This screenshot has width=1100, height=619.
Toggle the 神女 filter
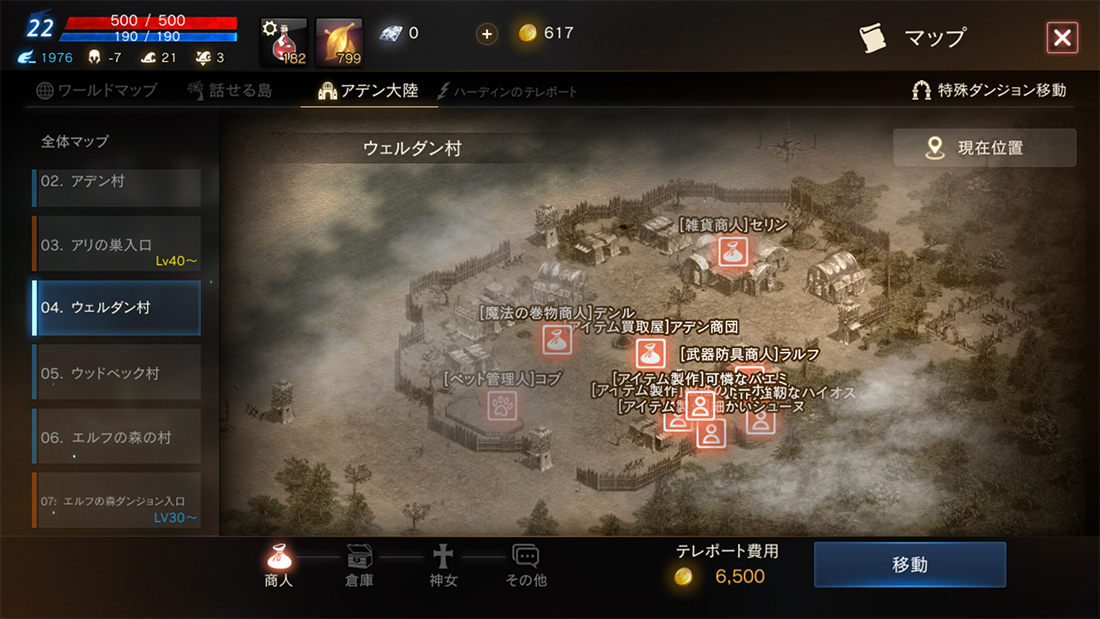point(442,566)
